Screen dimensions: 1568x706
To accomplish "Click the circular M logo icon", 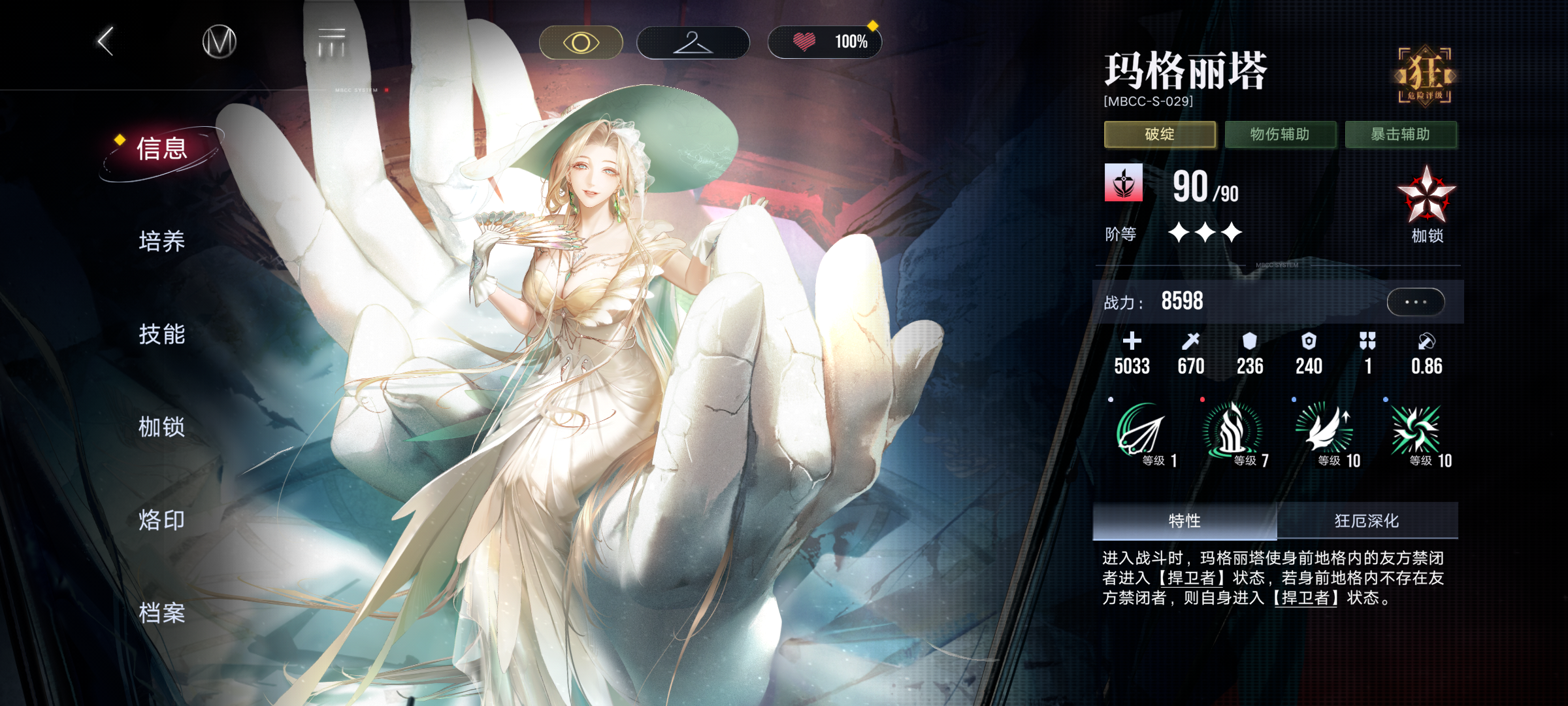I will tap(219, 42).
